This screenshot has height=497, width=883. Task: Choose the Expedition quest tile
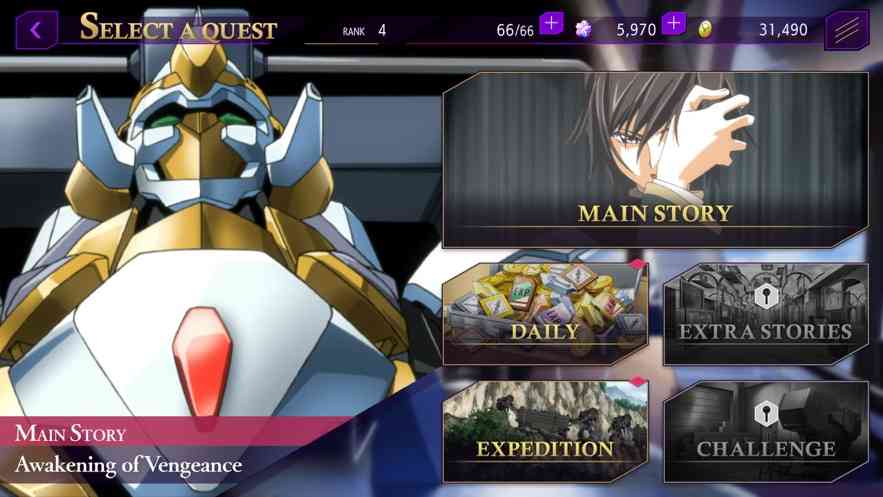(x=545, y=431)
